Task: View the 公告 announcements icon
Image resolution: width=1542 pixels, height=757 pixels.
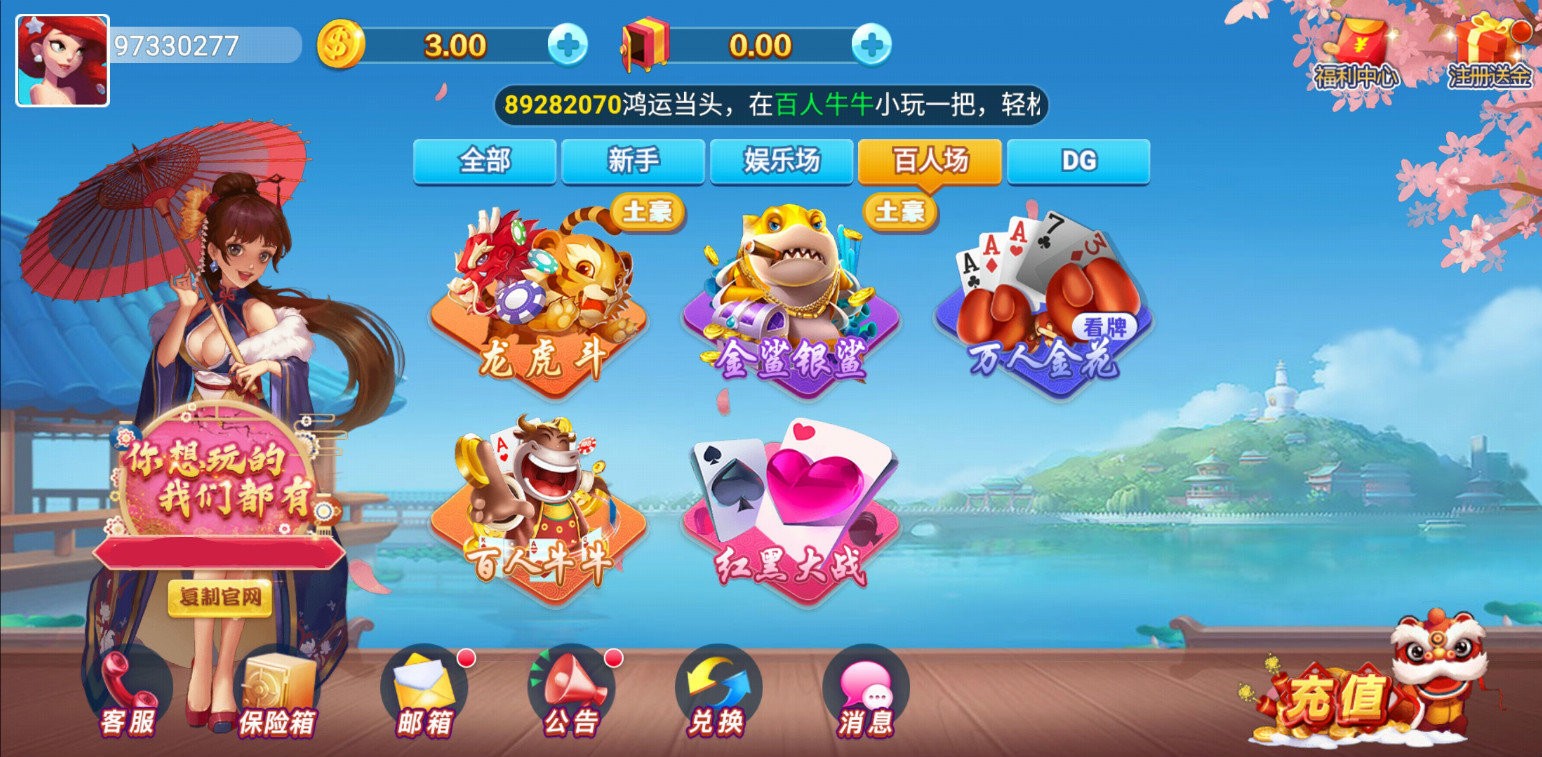Action: click(x=572, y=690)
